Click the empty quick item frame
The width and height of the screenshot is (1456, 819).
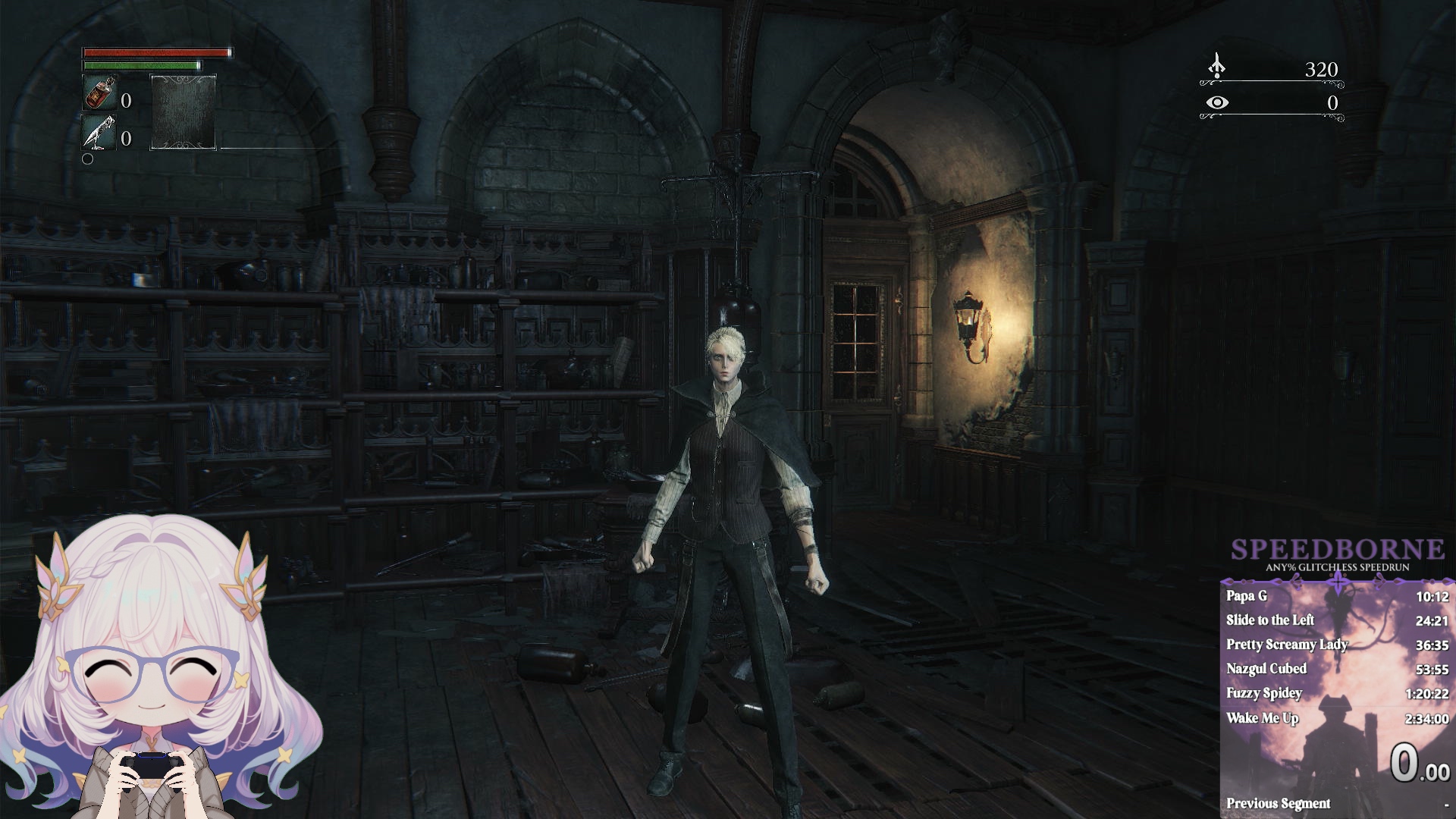pos(183,111)
